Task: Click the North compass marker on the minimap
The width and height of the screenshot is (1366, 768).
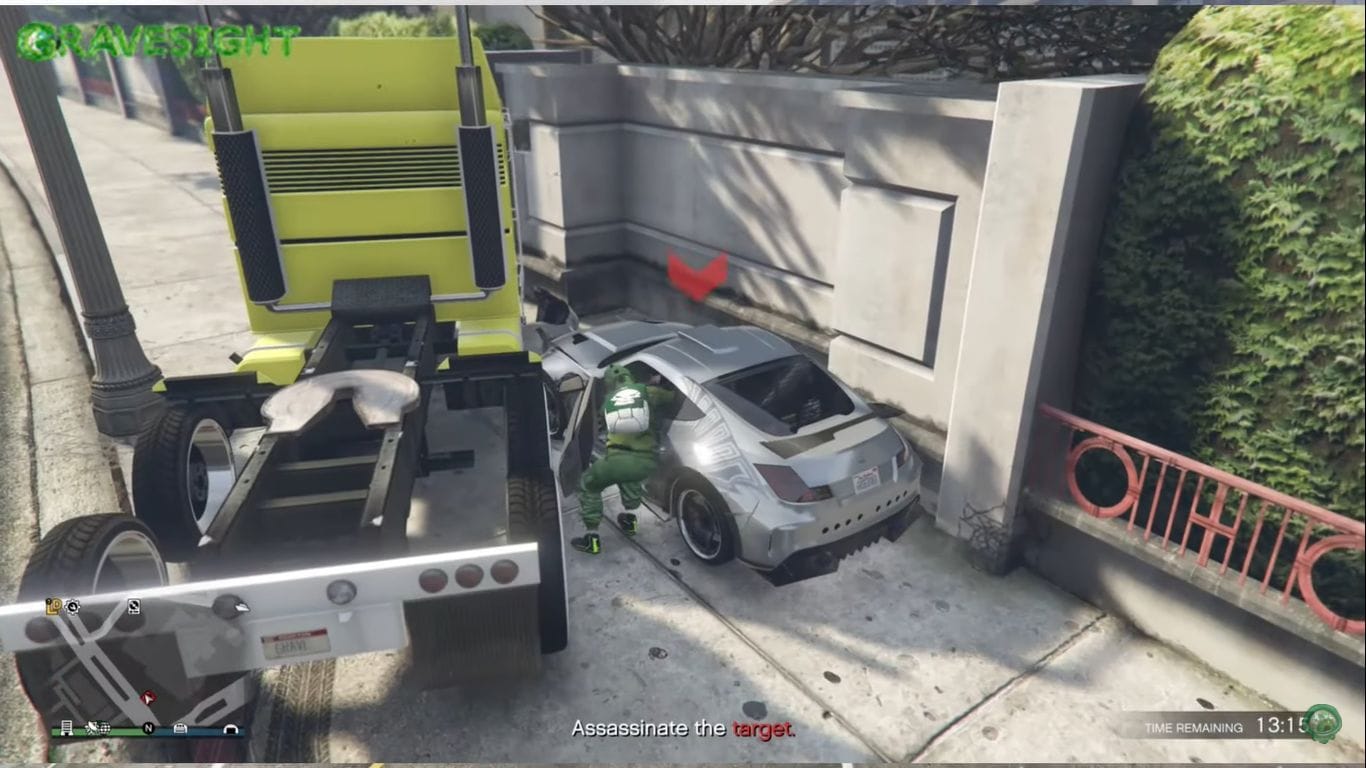Action: click(149, 729)
